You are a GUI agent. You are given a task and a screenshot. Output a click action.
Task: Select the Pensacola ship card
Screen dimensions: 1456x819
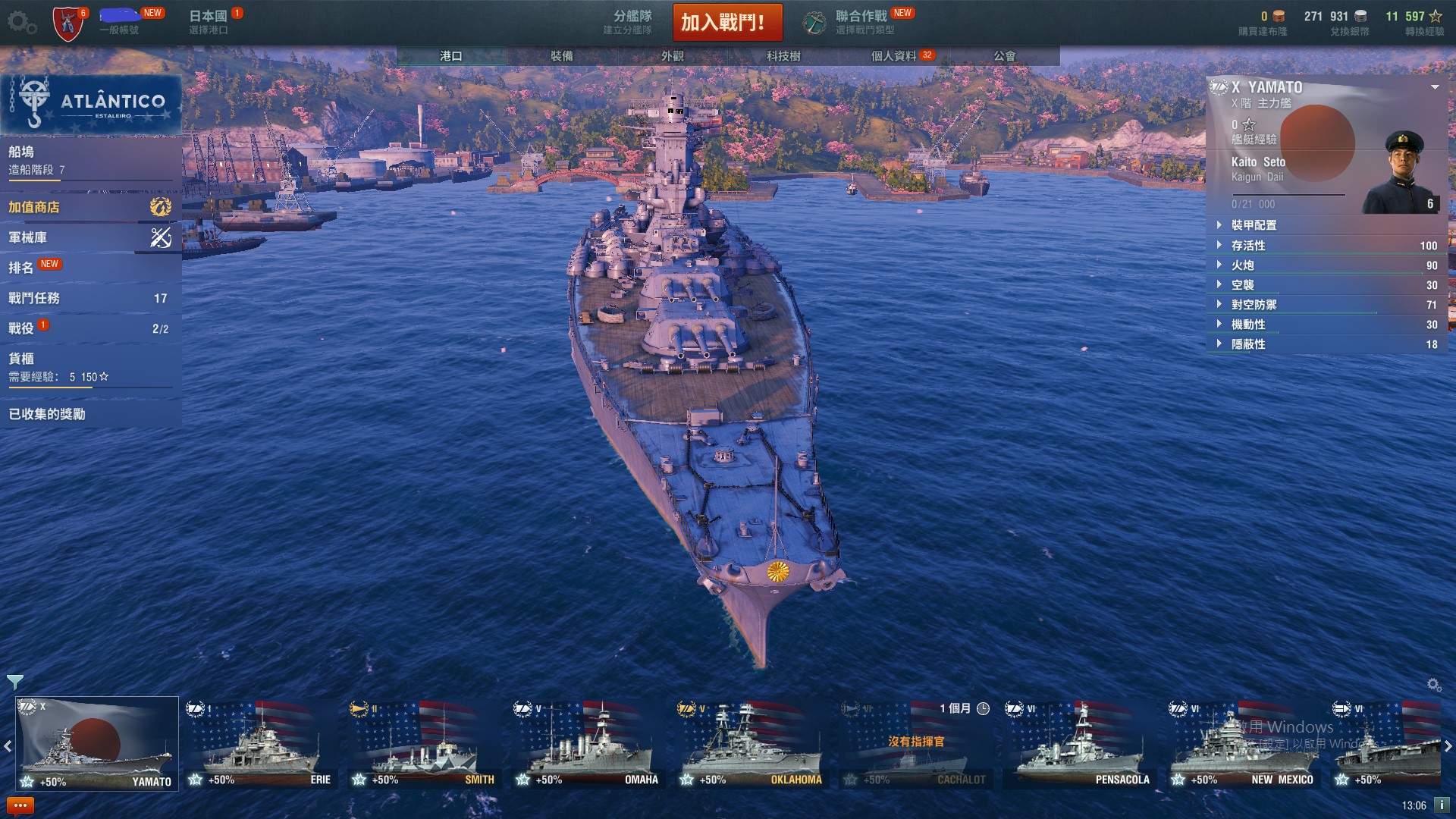(x=1078, y=744)
